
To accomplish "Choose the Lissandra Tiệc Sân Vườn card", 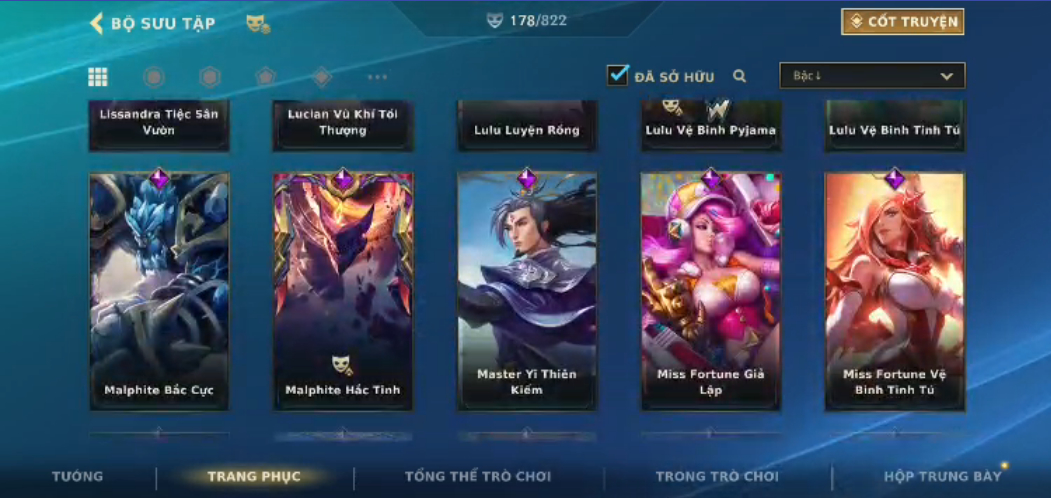I will pyautogui.click(x=159, y=124).
